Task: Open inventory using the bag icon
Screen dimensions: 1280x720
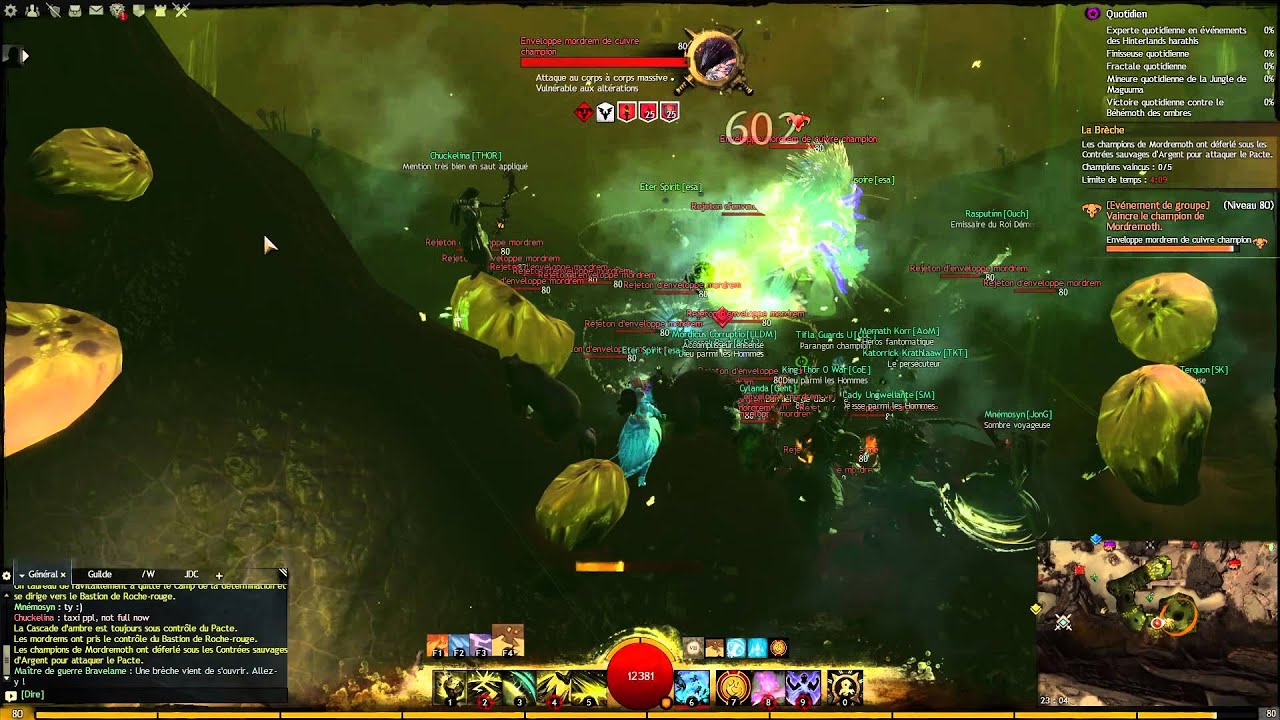Action: tap(75, 11)
